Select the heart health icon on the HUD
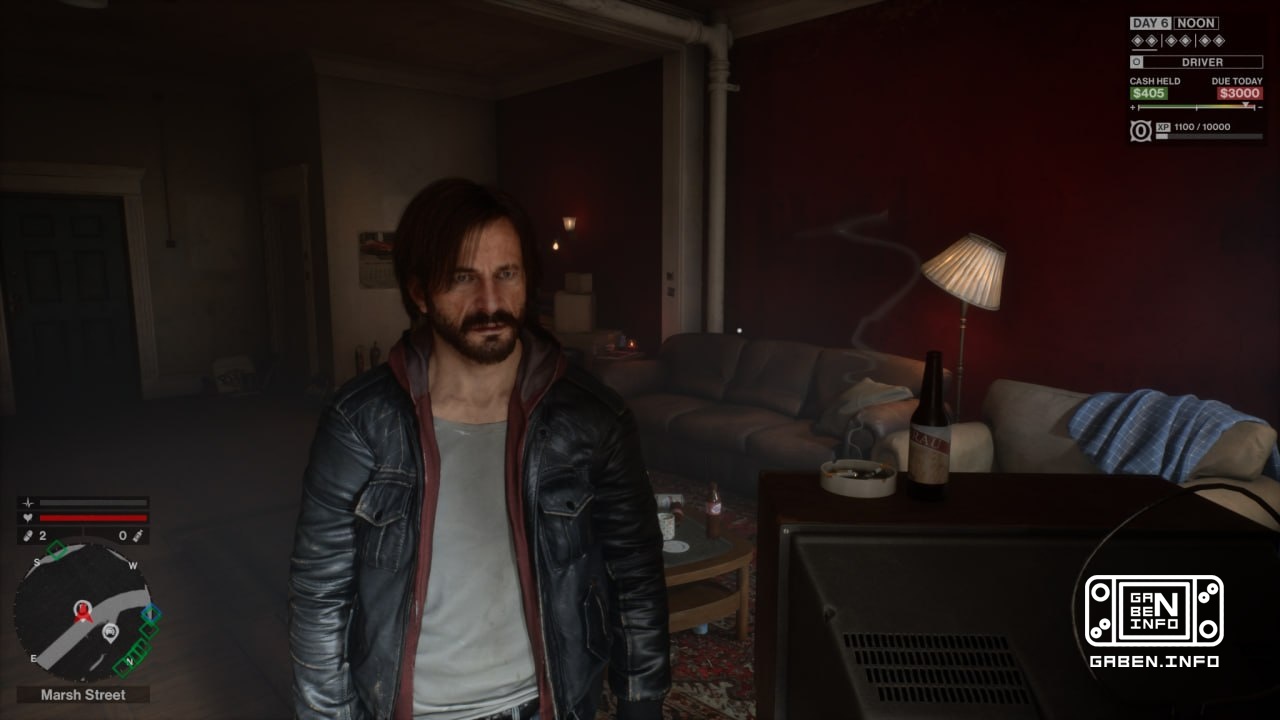1280x720 pixels. (x=28, y=516)
